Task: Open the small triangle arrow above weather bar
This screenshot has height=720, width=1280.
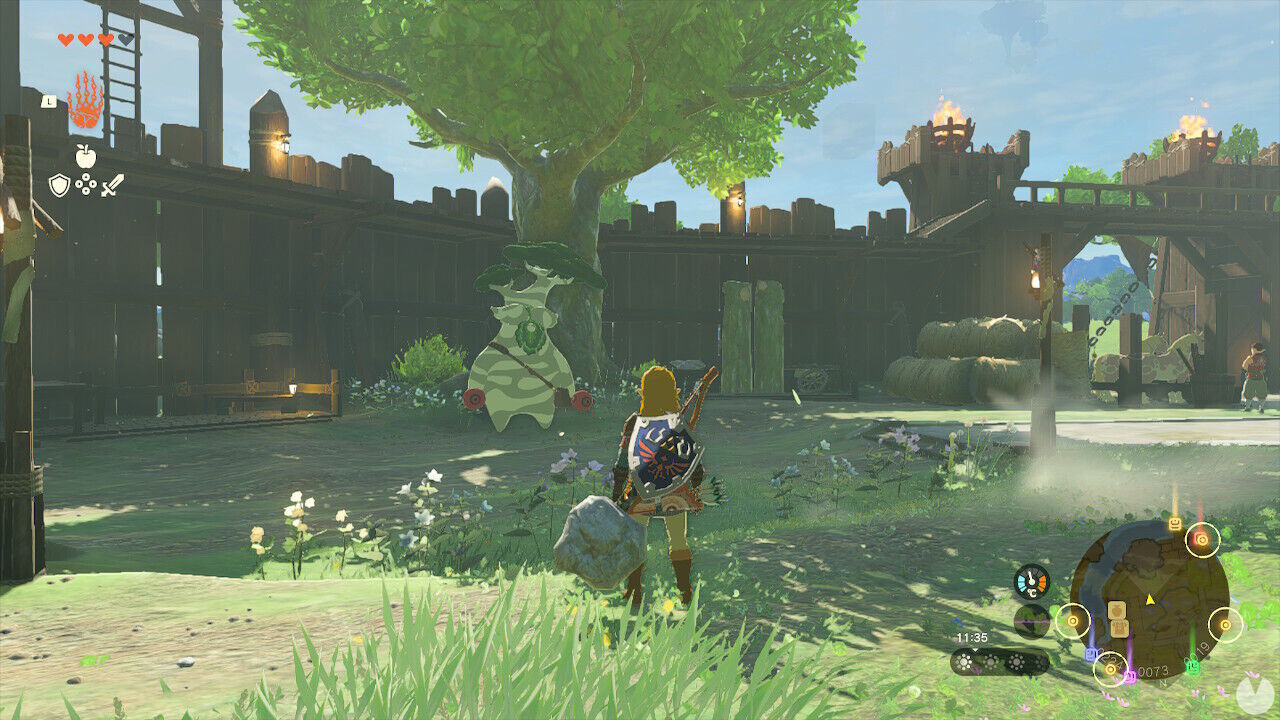Action: point(975,650)
